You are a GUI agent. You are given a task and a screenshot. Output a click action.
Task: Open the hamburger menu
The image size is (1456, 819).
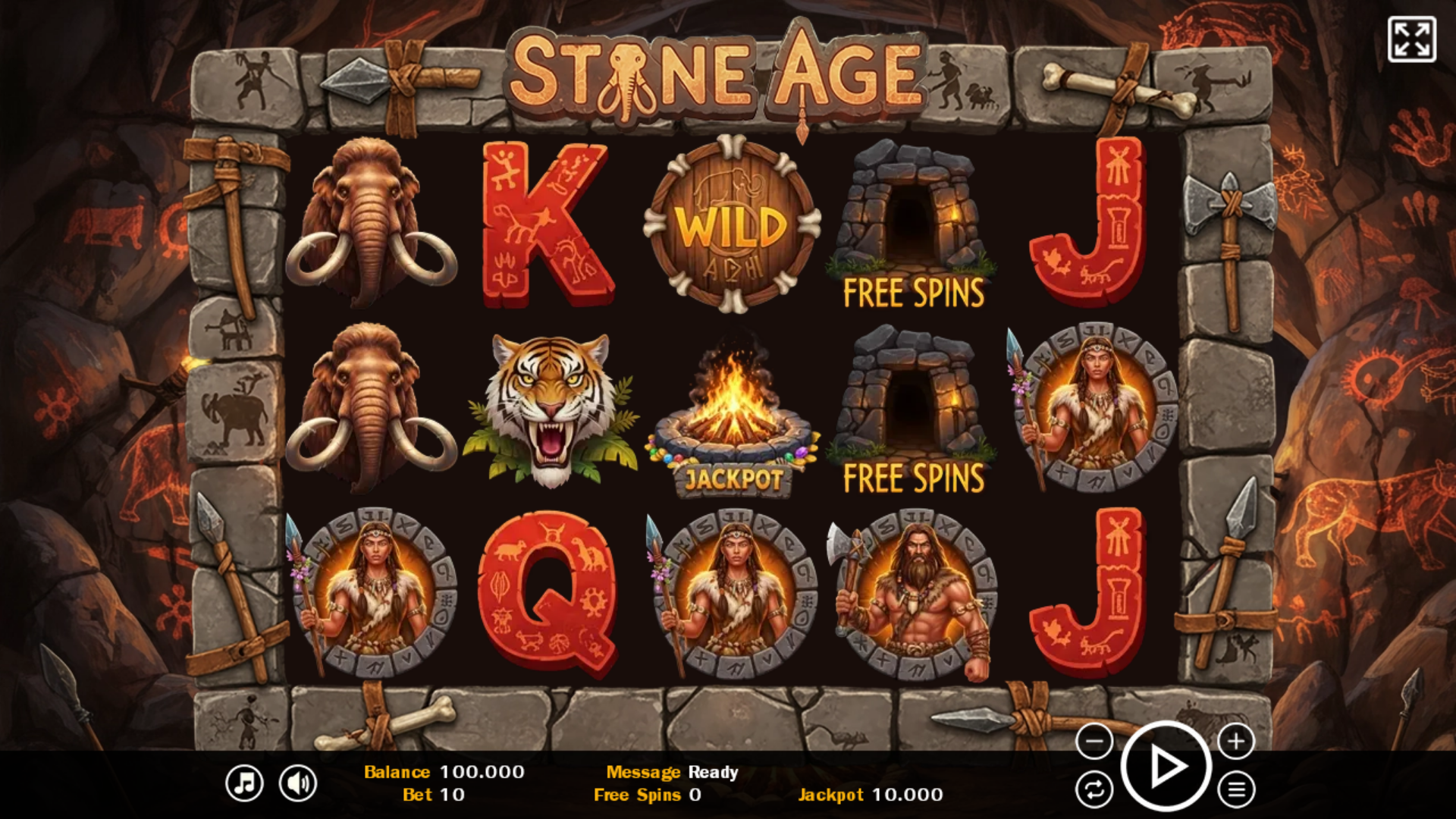click(x=1236, y=790)
